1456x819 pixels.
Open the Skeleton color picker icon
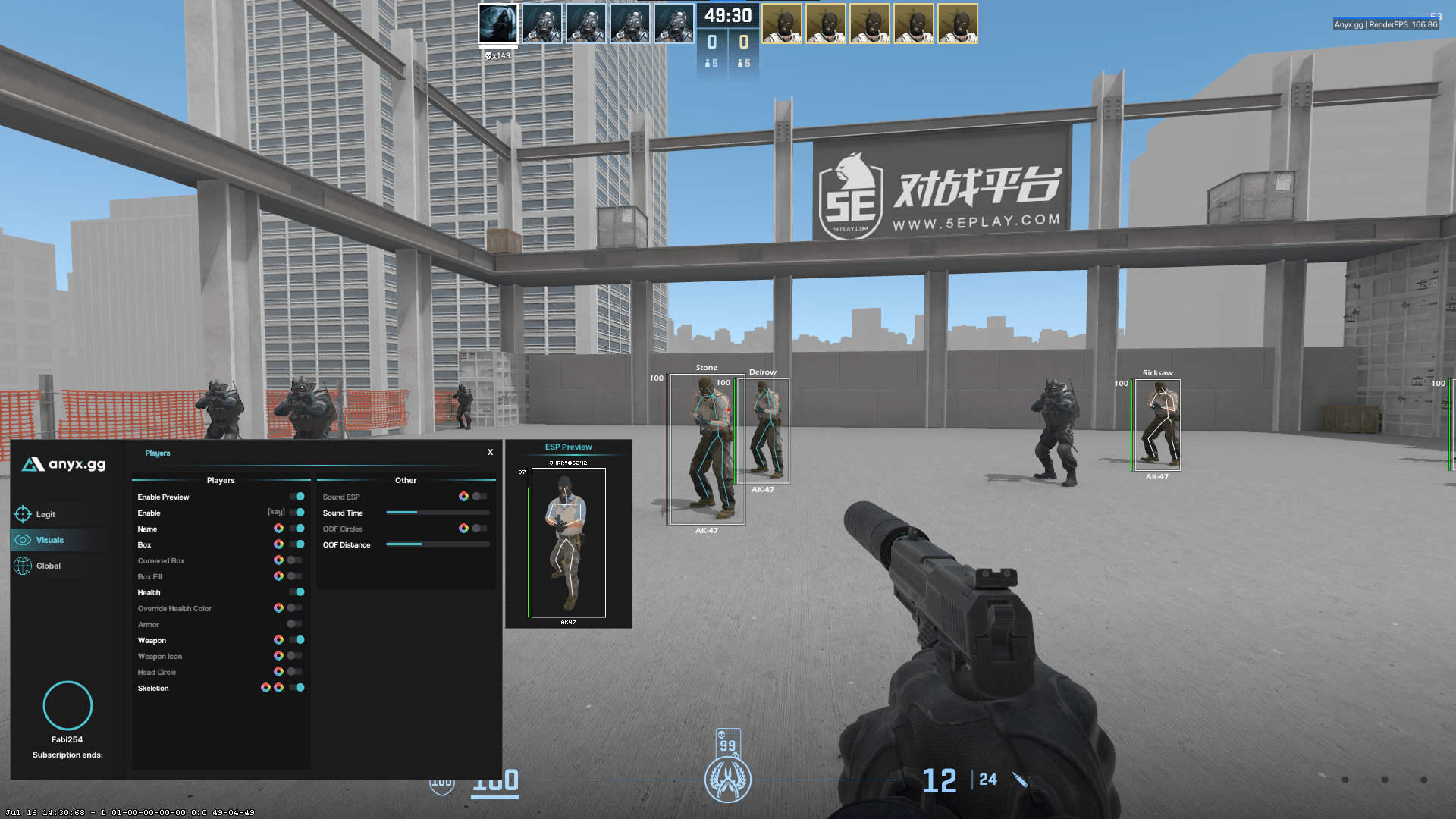(265, 688)
